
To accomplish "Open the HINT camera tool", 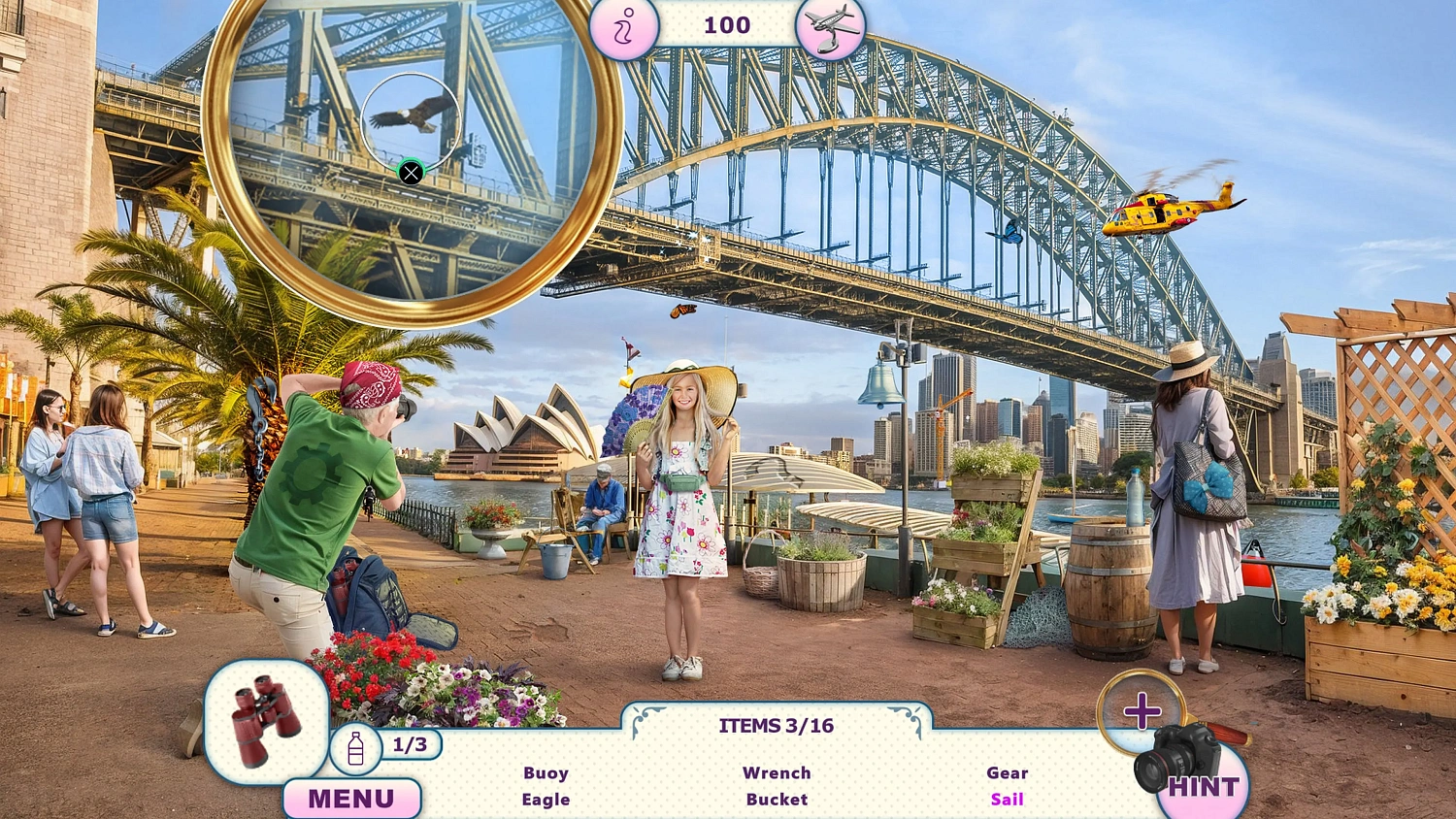I will point(1204,776).
